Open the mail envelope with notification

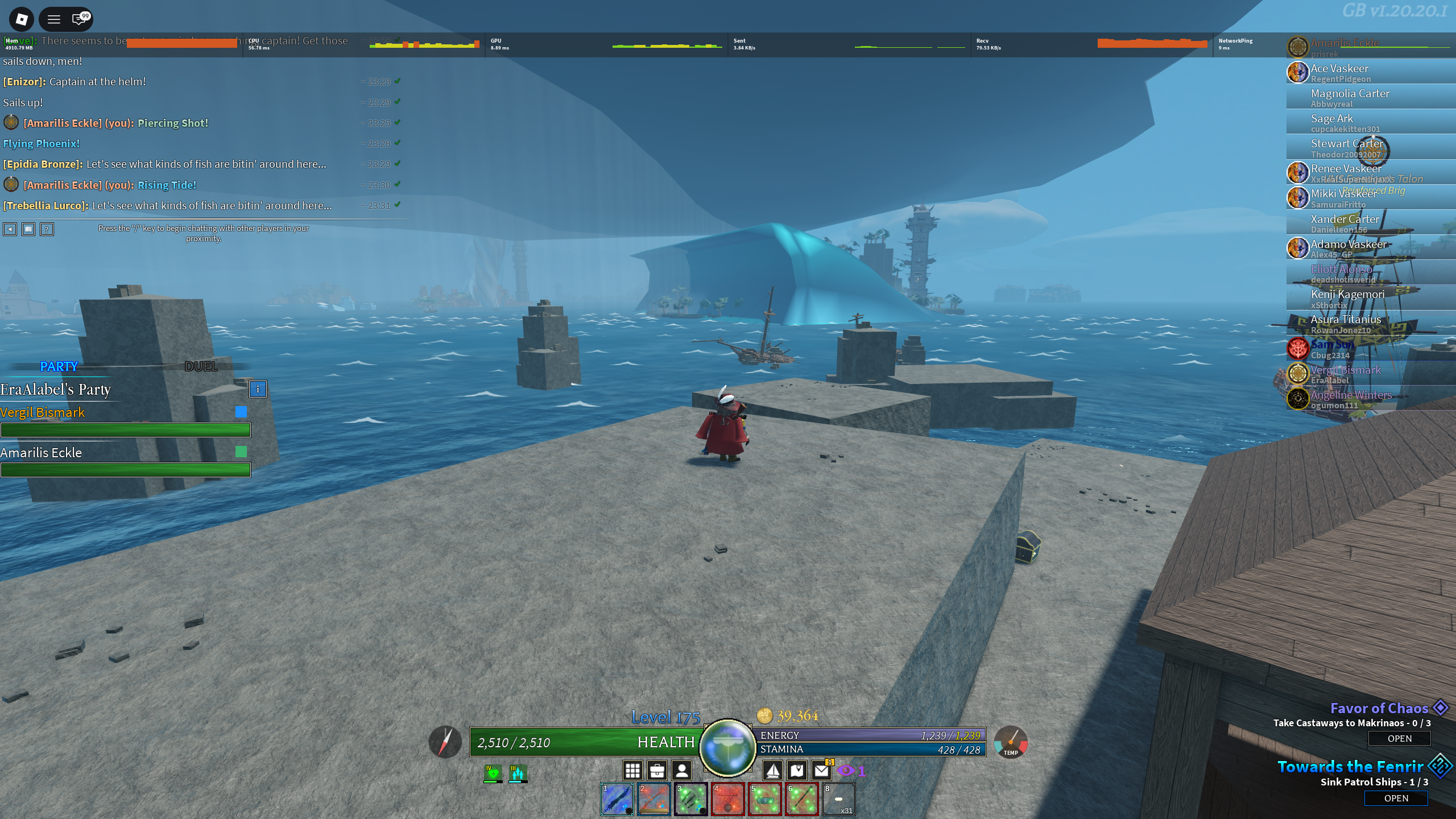pyautogui.click(x=822, y=771)
